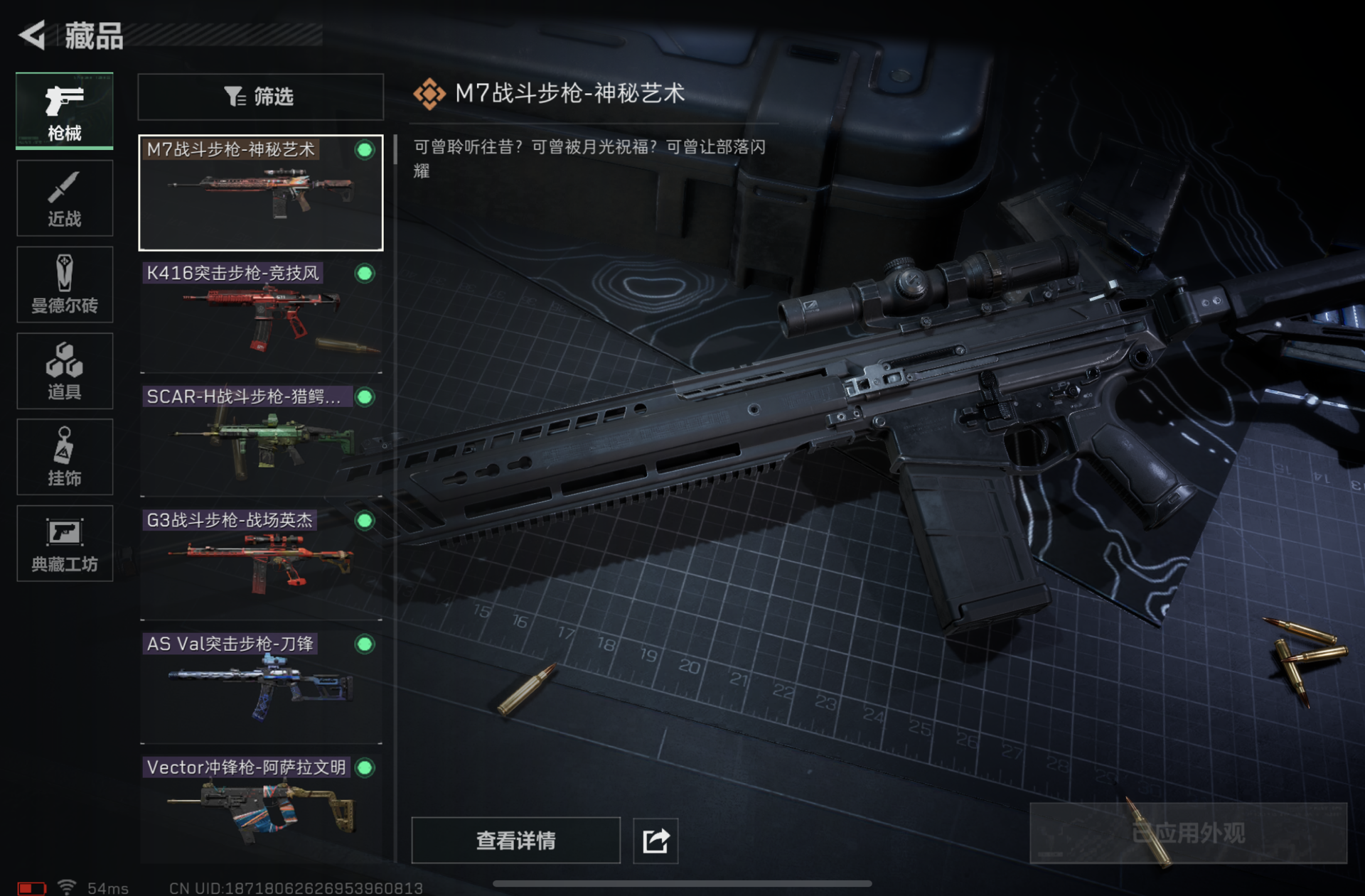
Task: Go back using the arrow beside 藏品
Action: click(x=33, y=35)
